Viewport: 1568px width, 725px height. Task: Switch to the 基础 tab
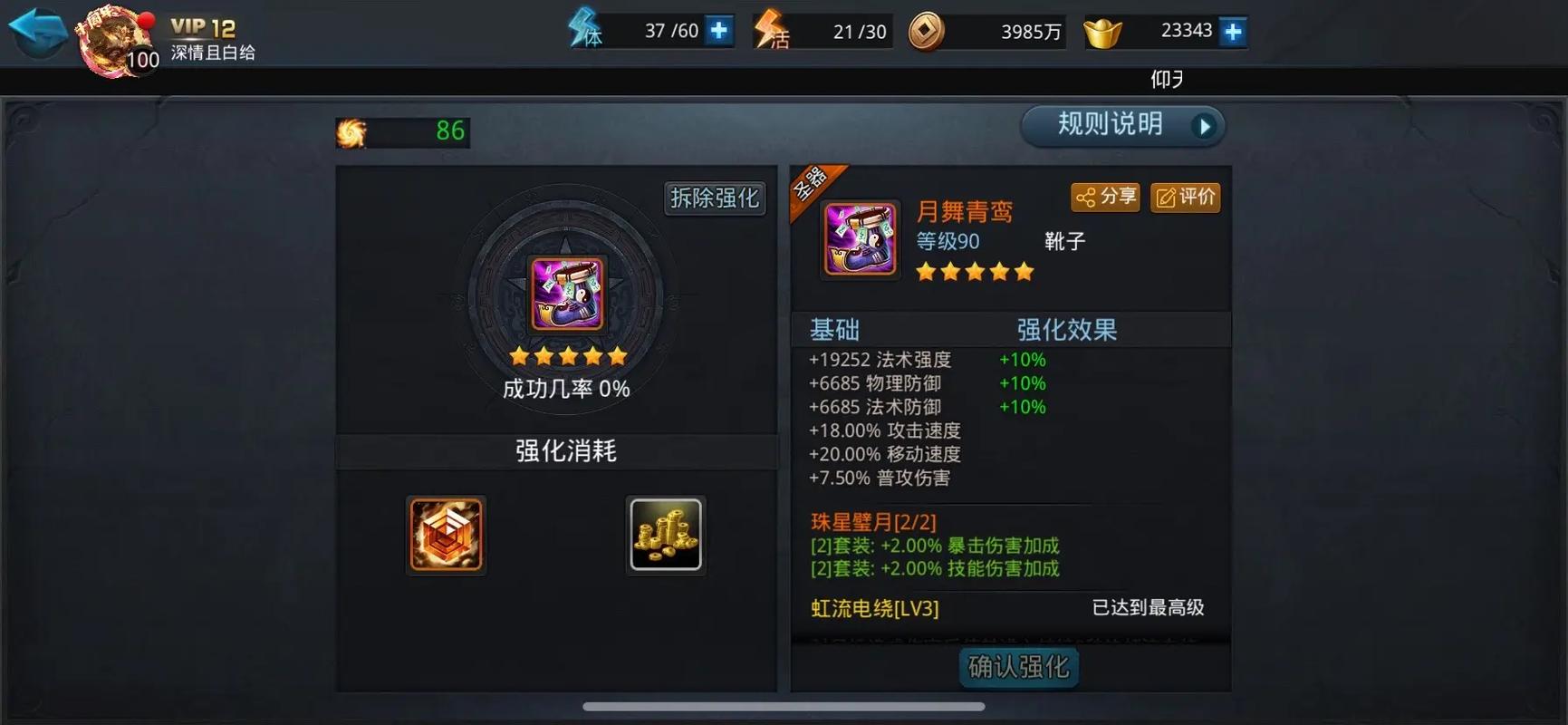click(835, 330)
